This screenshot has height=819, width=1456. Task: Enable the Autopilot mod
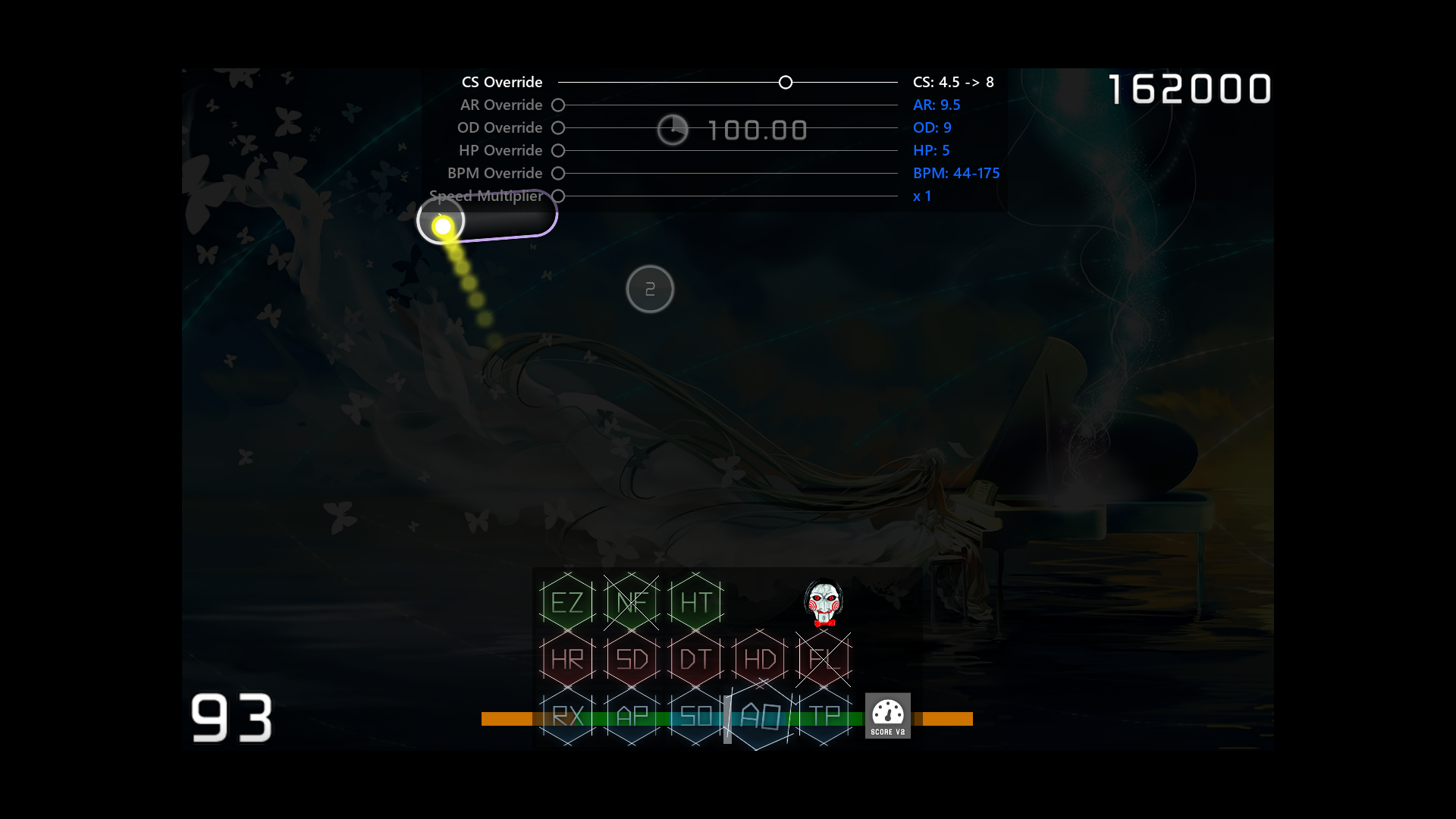point(631,716)
